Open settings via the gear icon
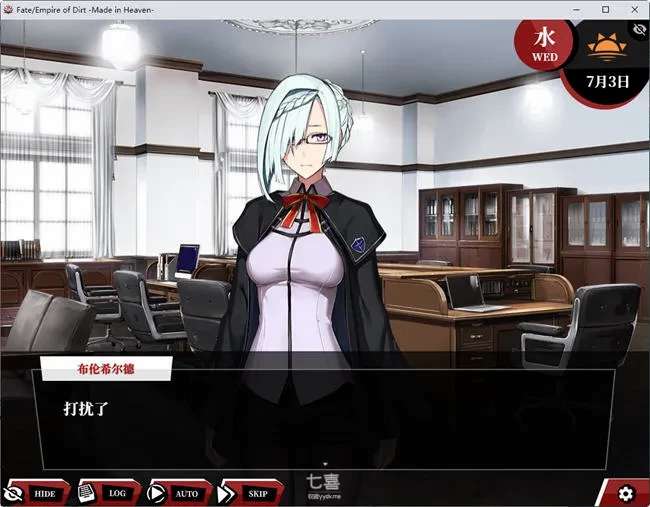650x507 pixels. point(626,493)
